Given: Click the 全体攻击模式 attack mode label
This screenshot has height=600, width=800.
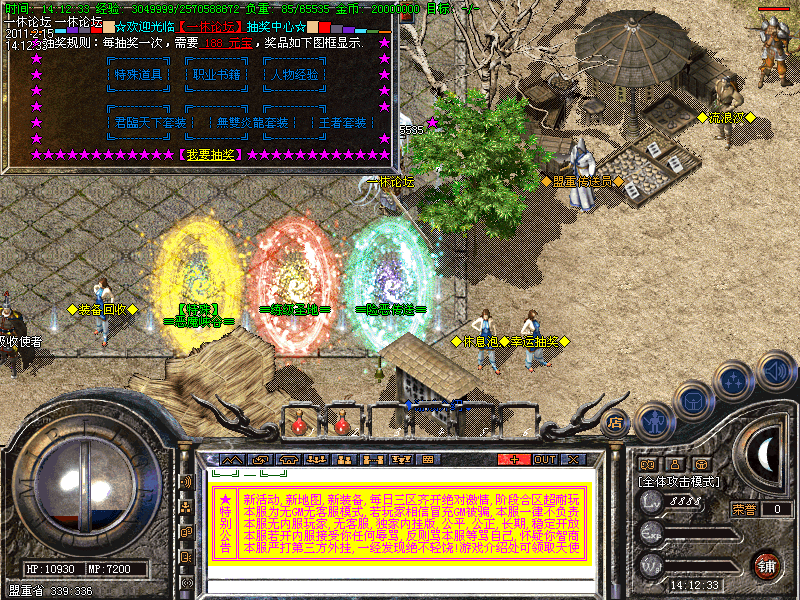Looking at the screenshot, I should pos(680,481).
